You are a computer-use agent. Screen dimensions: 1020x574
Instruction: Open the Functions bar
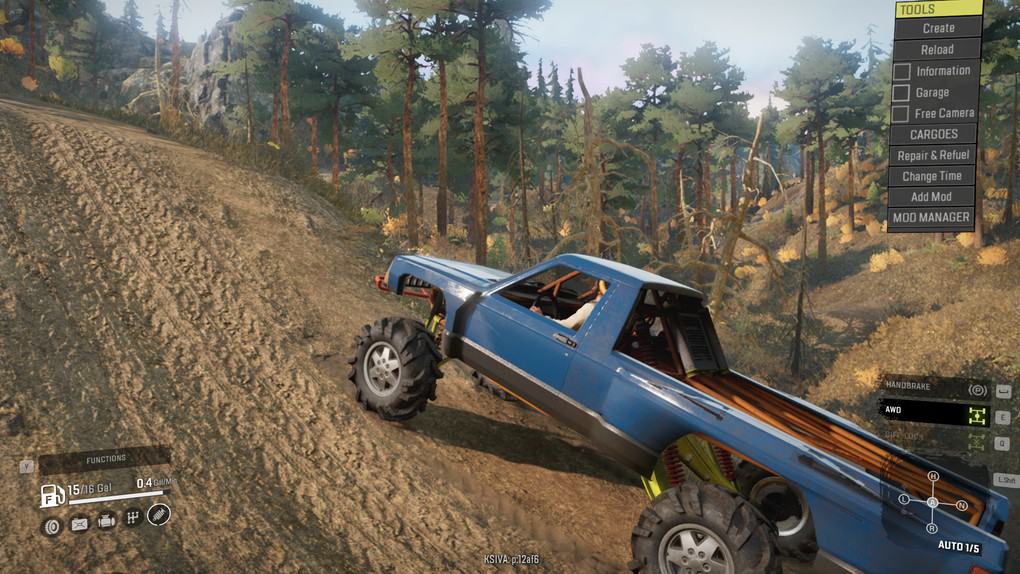[105, 459]
